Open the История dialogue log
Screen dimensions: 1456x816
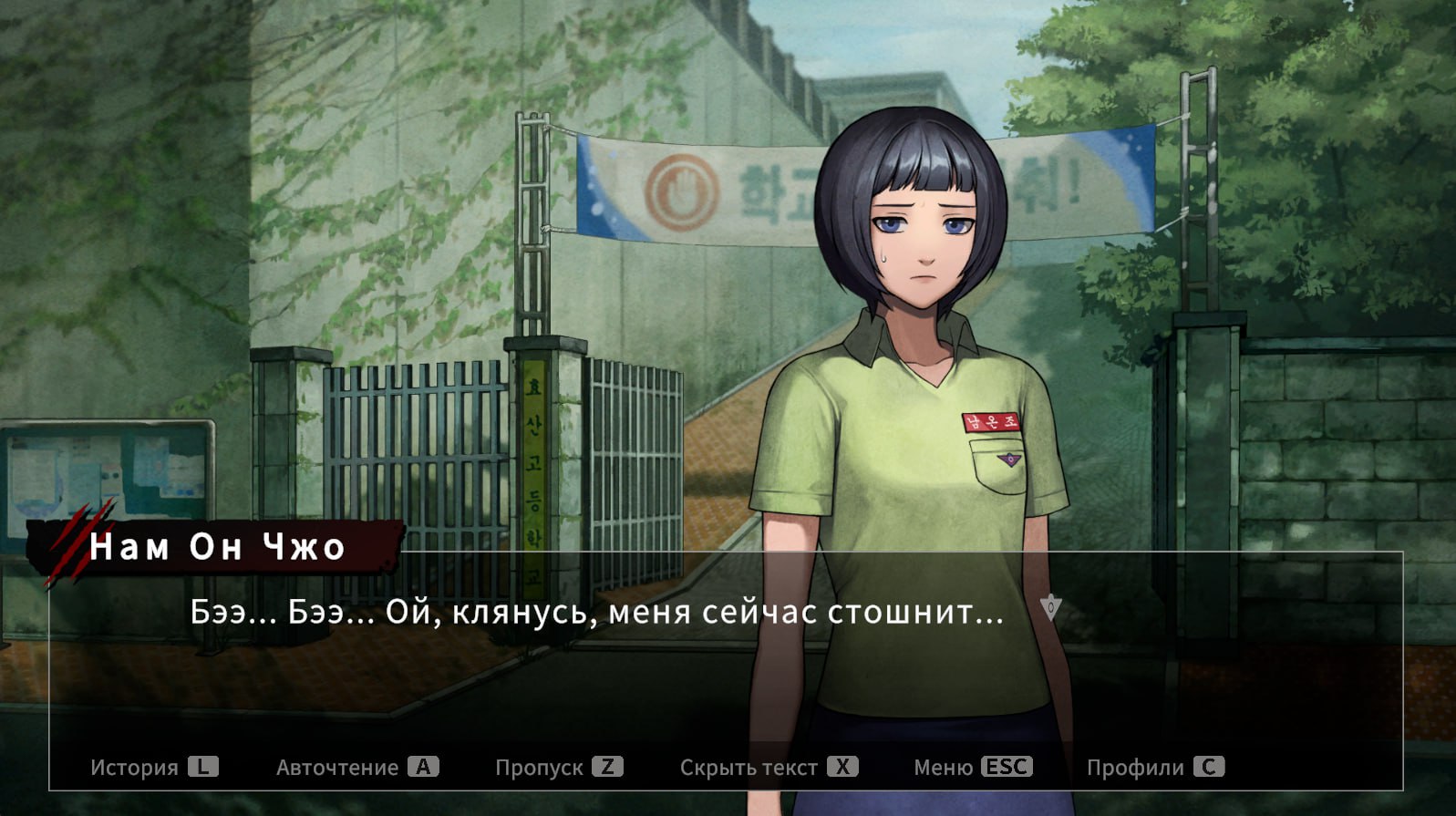(153, 767)
